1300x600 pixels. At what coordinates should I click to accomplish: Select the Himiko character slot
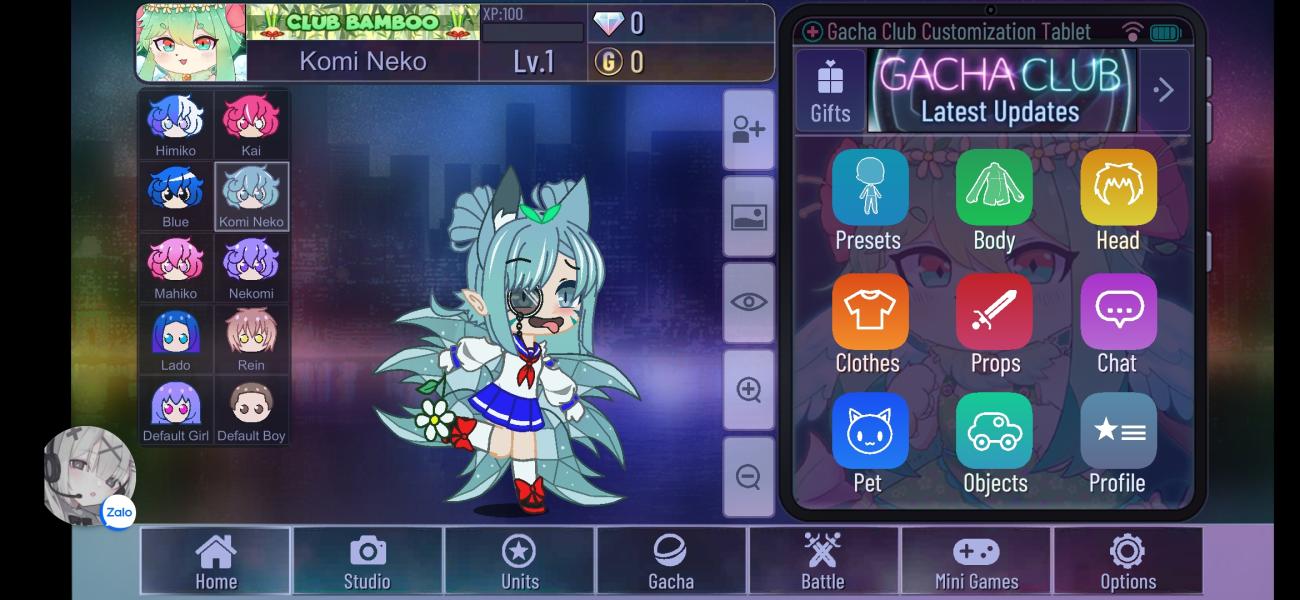pyautogui.click(x=176, y=125)
